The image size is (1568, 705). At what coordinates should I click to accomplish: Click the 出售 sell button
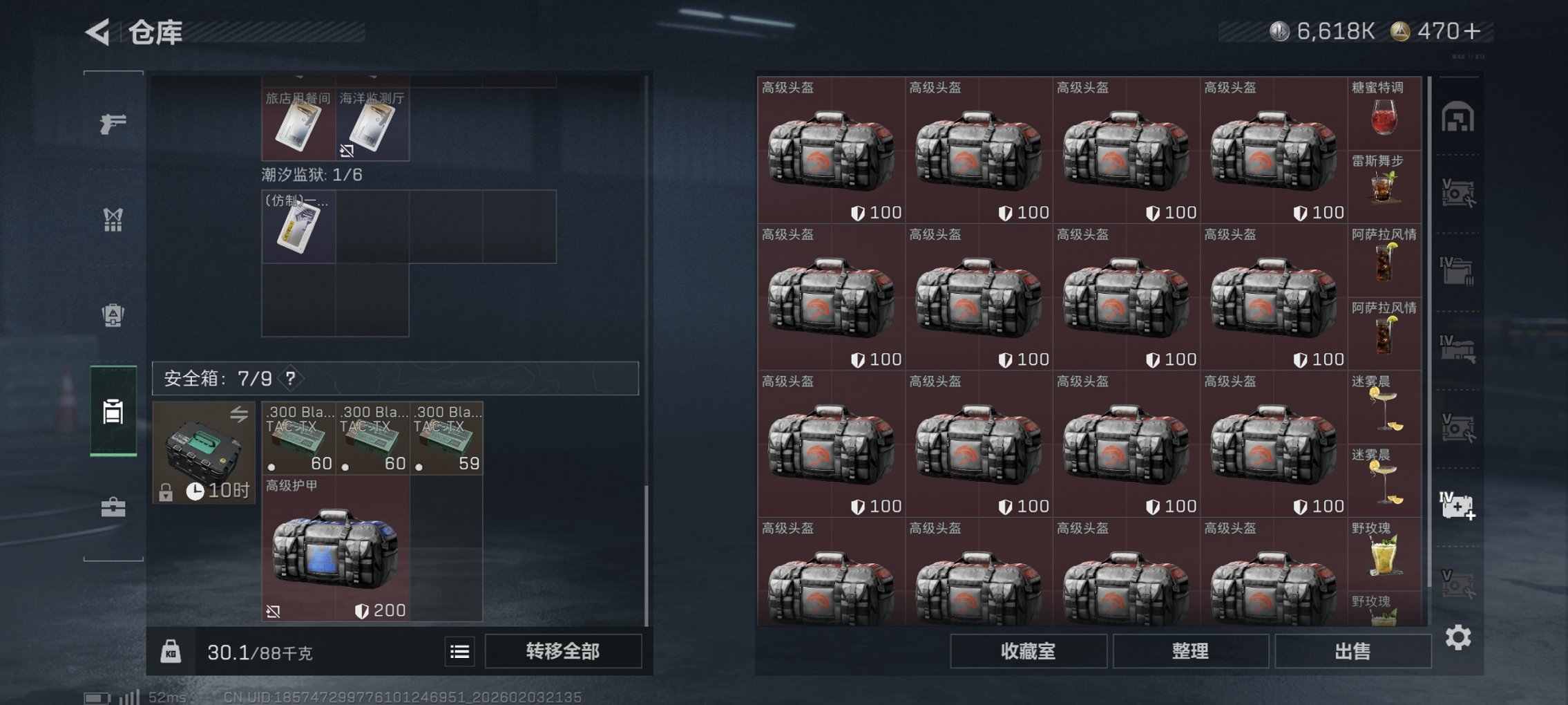[x=1352, y=652]
